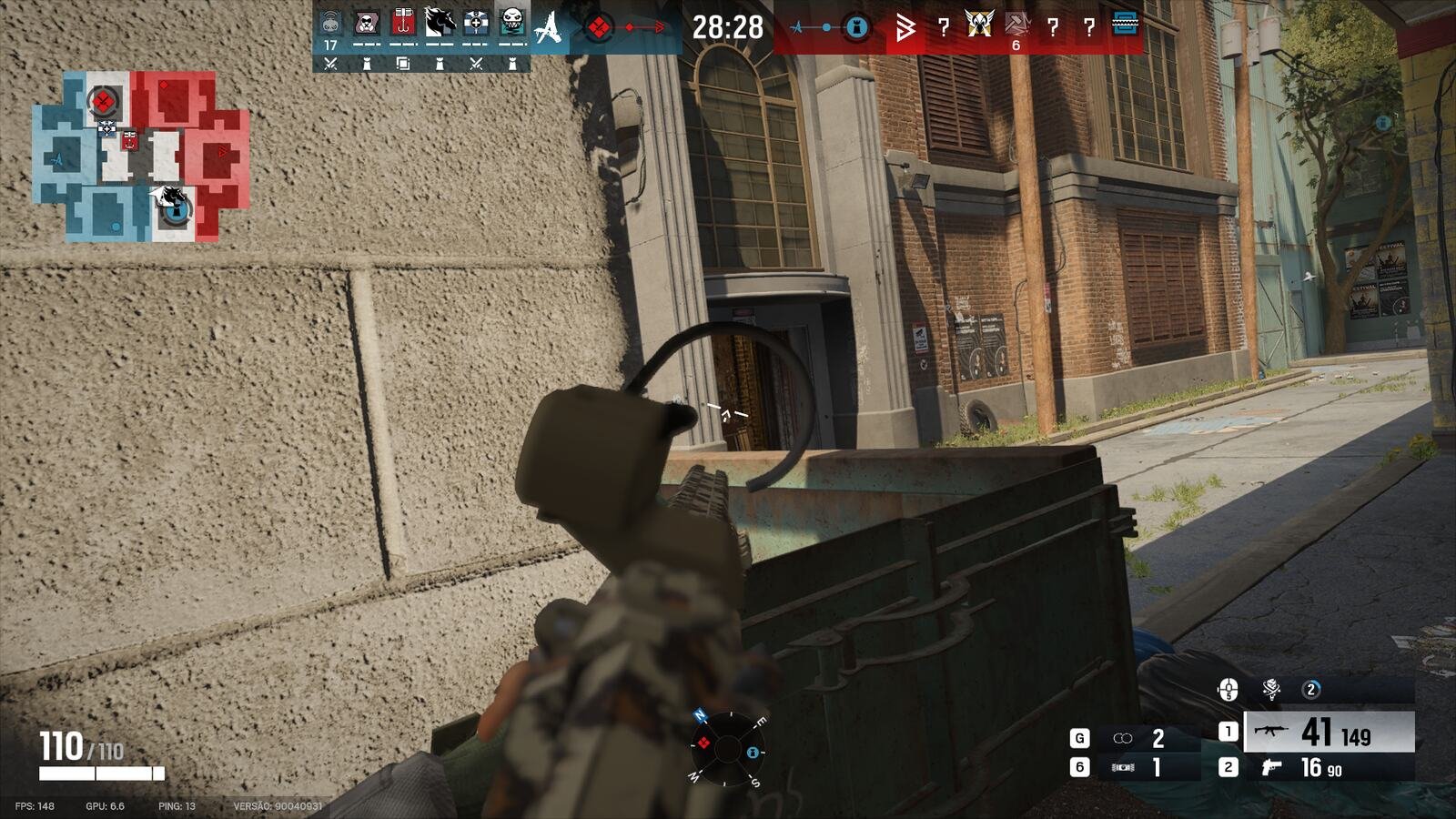Image resolution: width=1456 pixels, height=819 pixels.
Task: Switch to the primary assault rifle slot
Action: pos(1328,733)
